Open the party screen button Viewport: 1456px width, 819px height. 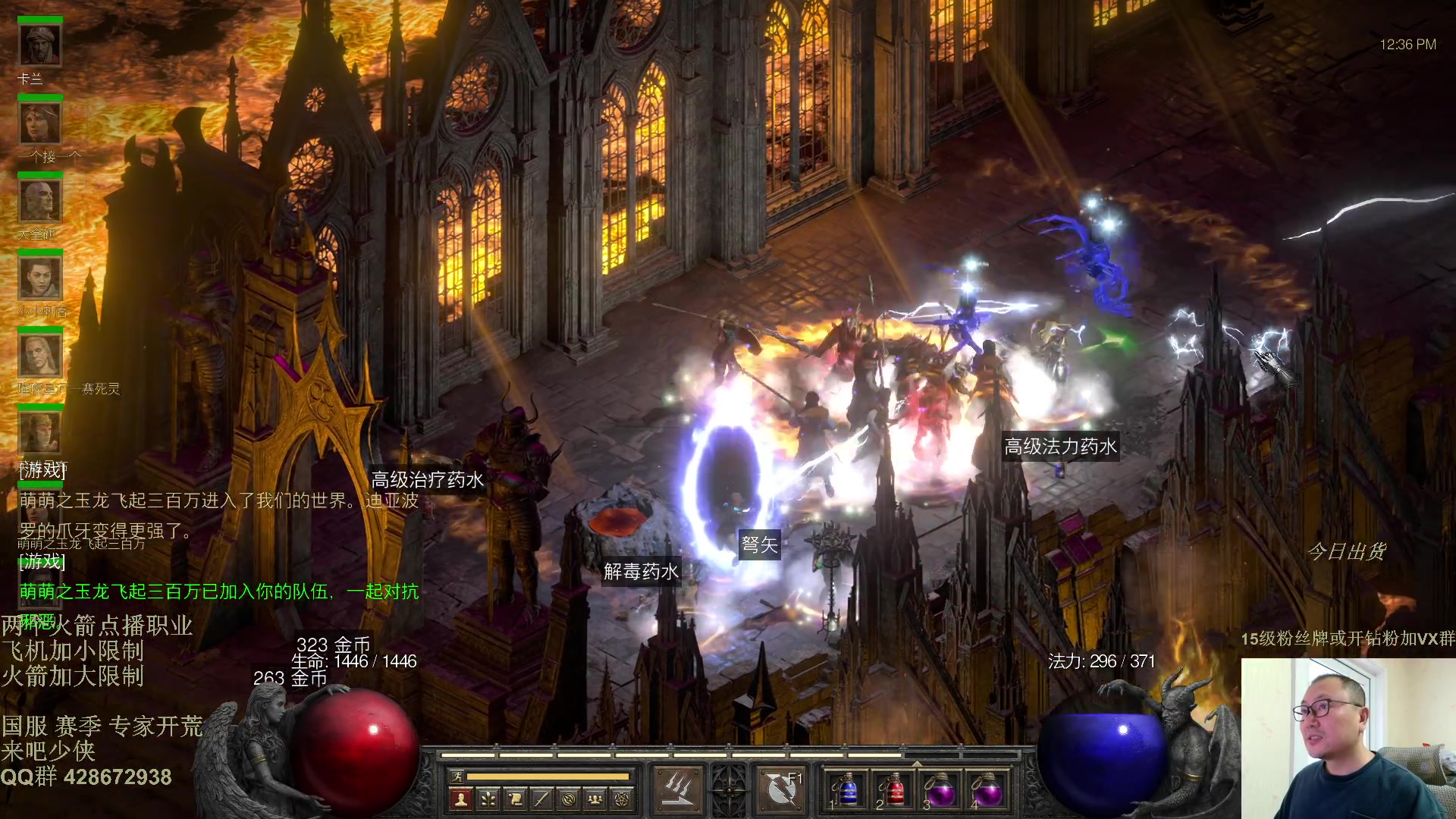click(x=596, y=799)
